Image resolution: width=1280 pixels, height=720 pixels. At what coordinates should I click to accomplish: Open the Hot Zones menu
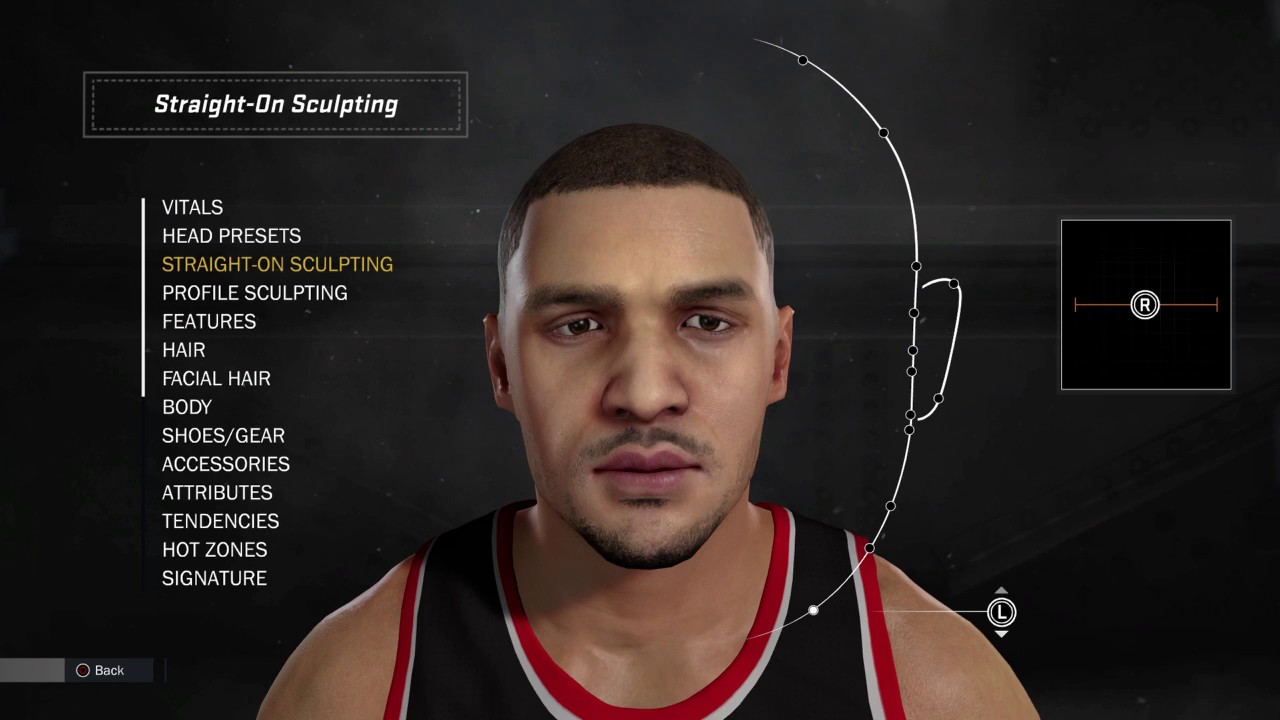click(214, 550)
